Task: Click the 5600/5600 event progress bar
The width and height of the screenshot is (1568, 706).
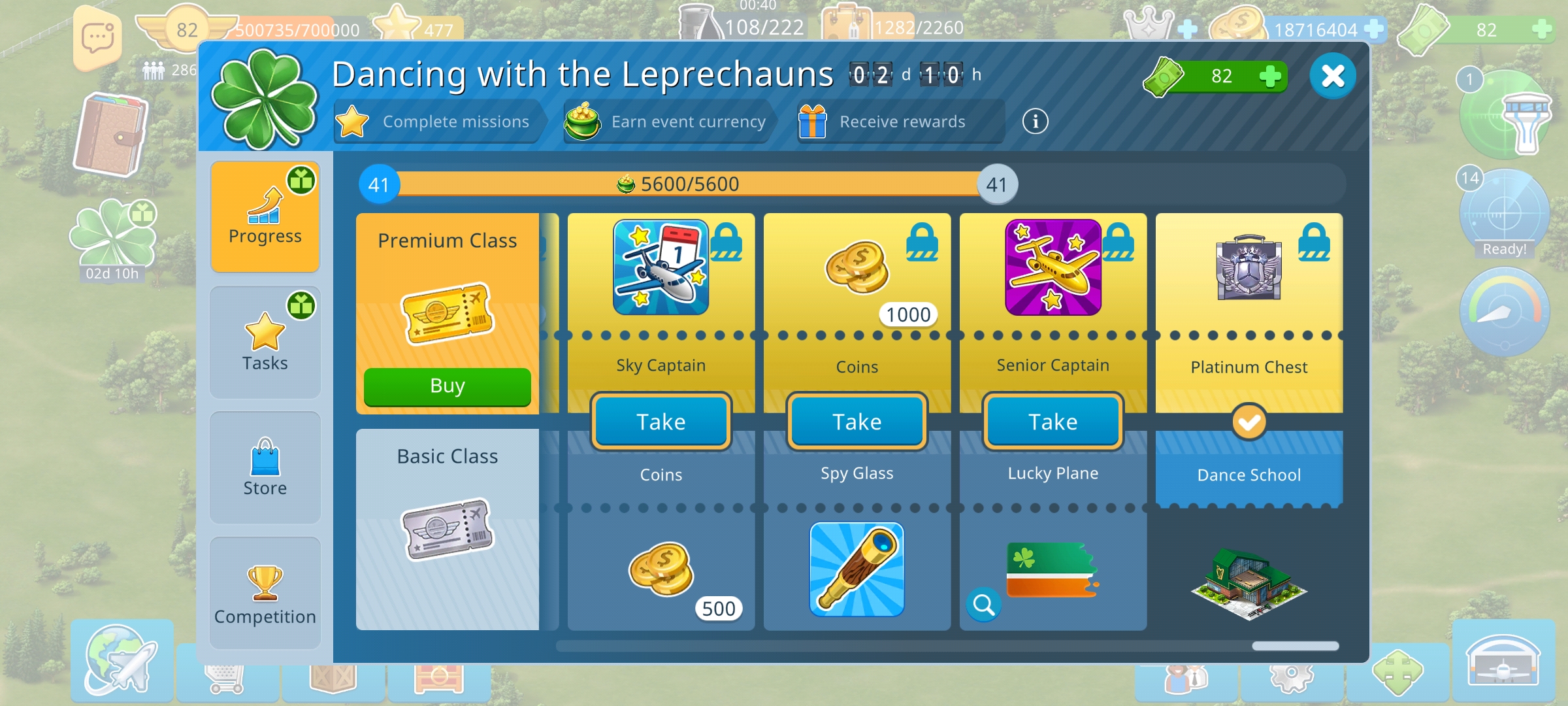Action: coord(686,184)
